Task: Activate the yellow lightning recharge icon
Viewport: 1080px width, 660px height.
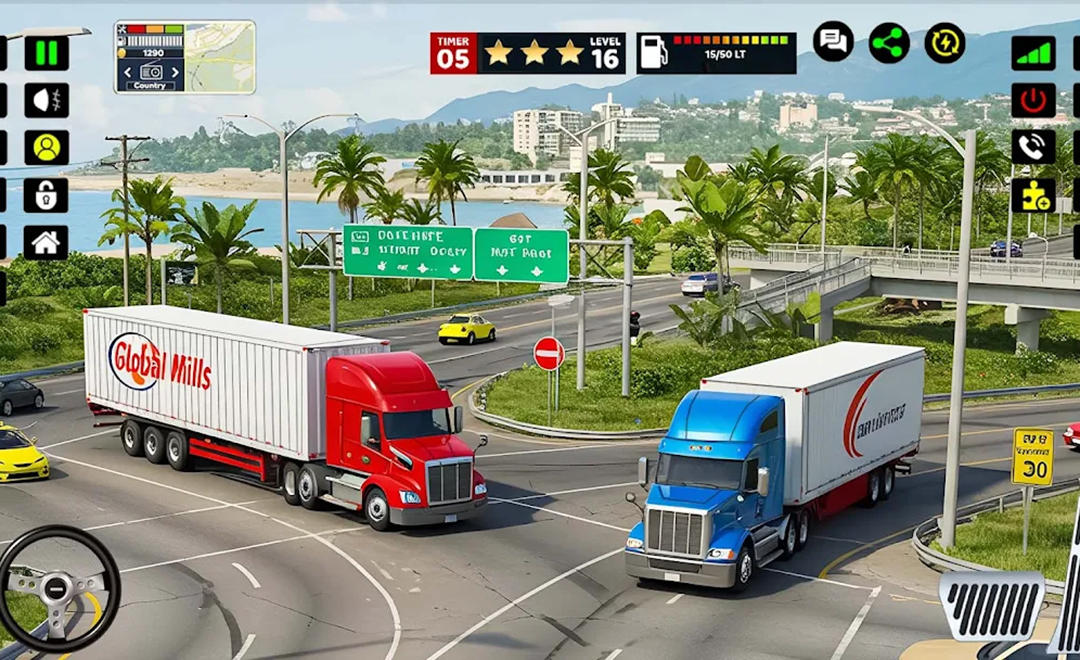Action: 944,42
